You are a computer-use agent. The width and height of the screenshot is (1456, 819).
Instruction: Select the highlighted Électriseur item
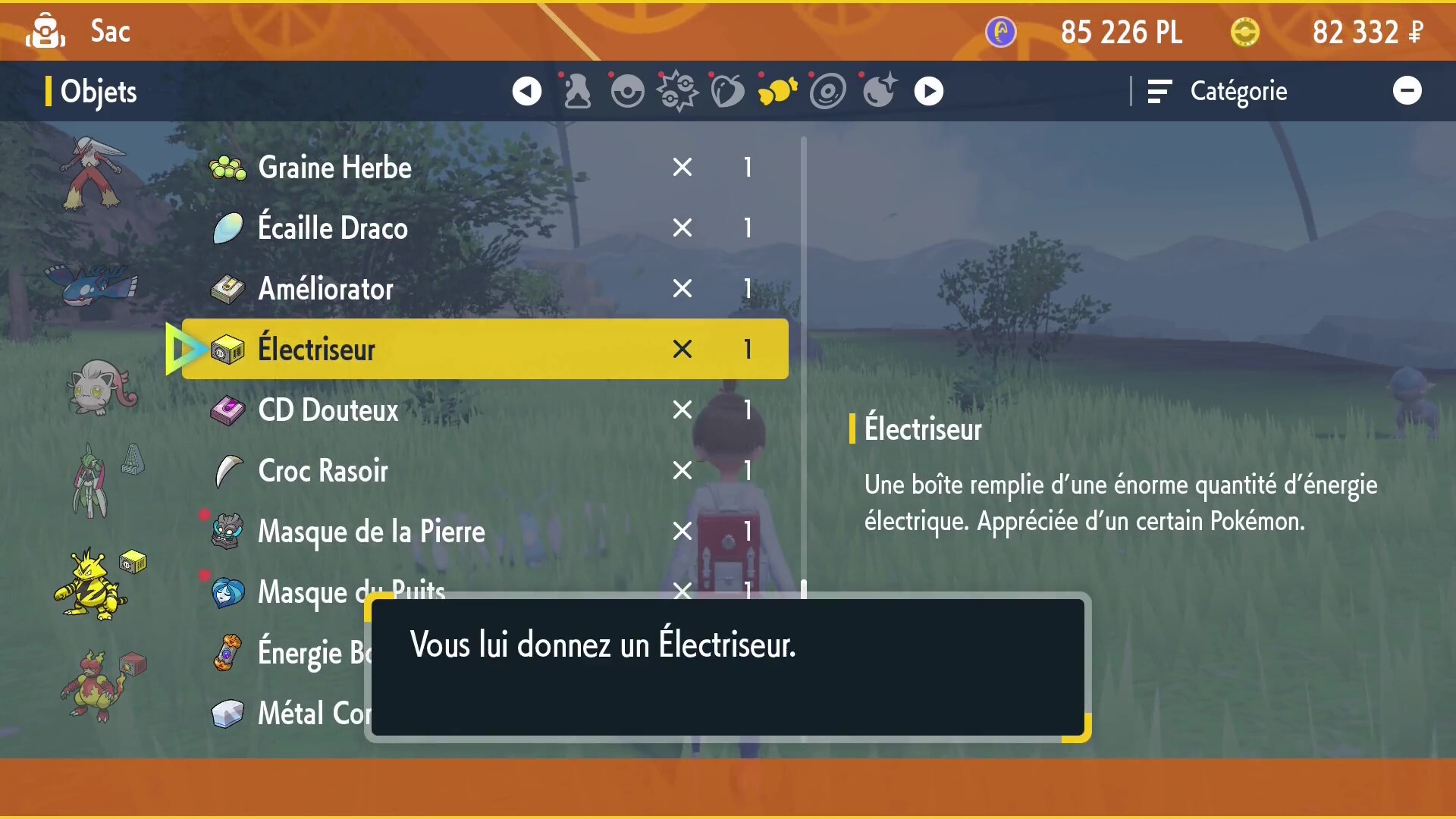pos(476,349)
